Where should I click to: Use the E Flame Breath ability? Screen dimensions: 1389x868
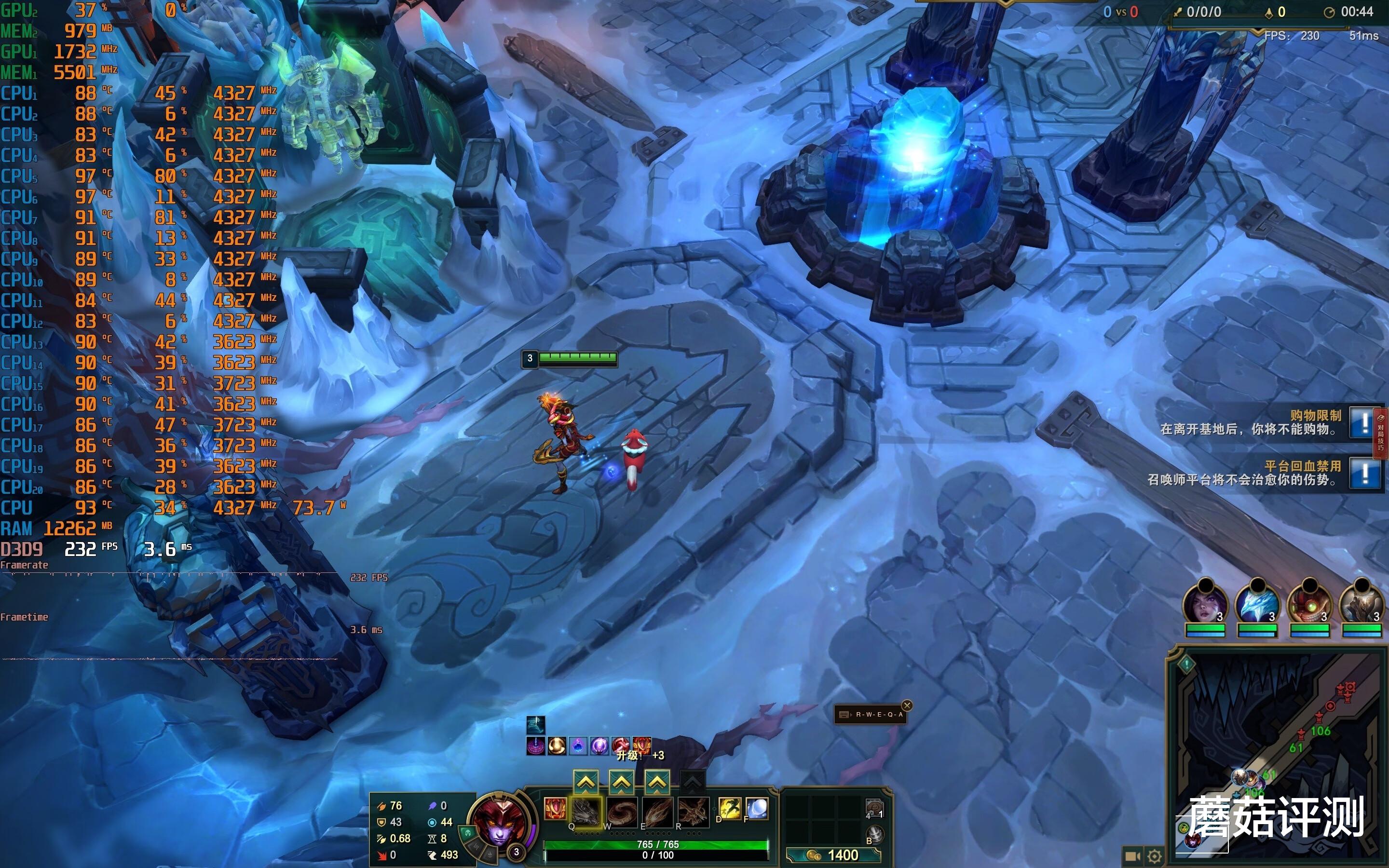click(x=657, y=812)
